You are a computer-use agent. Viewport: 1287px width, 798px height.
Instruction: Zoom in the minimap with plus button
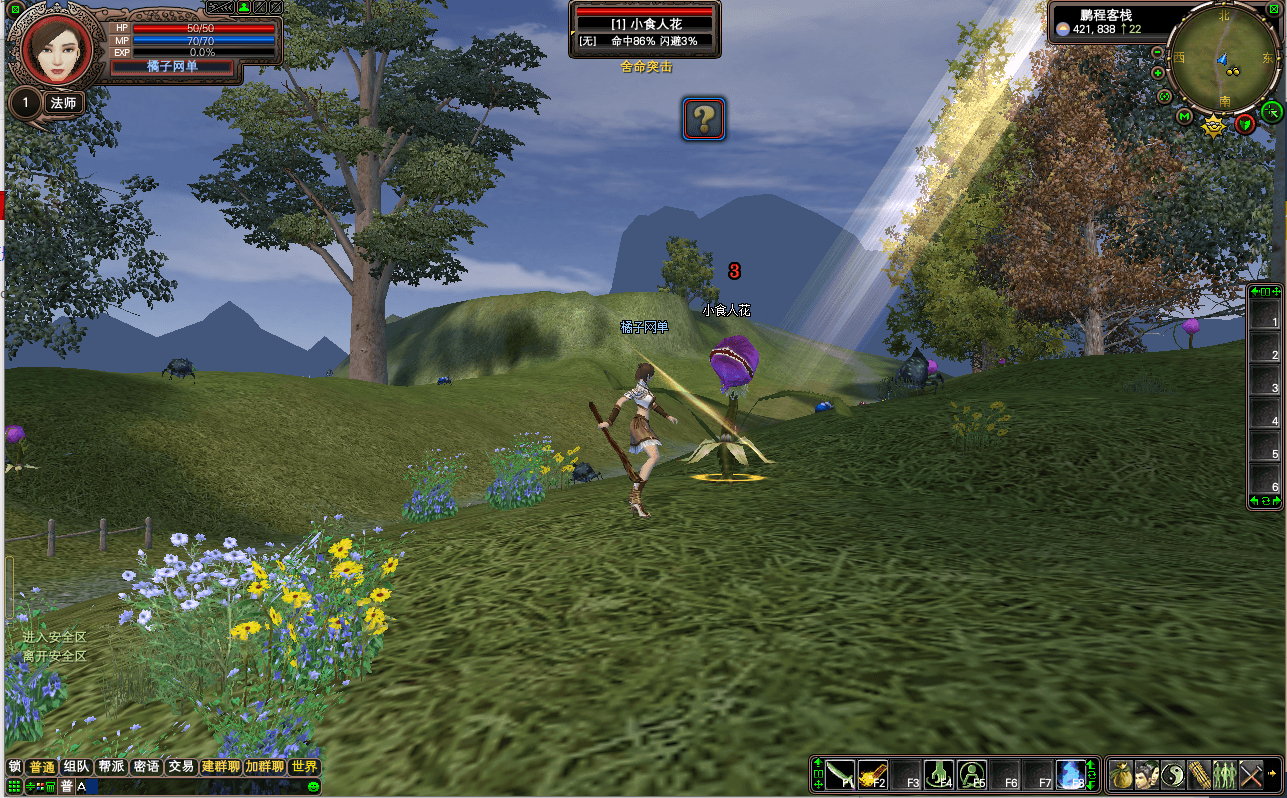1158,73
